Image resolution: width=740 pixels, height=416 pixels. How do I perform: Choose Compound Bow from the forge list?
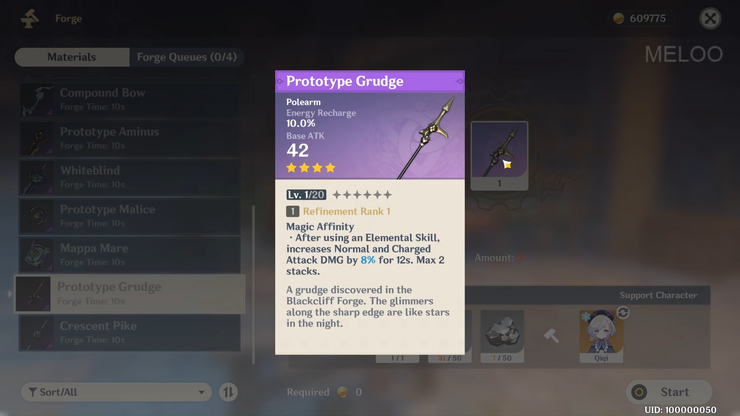tap(130, 99)
